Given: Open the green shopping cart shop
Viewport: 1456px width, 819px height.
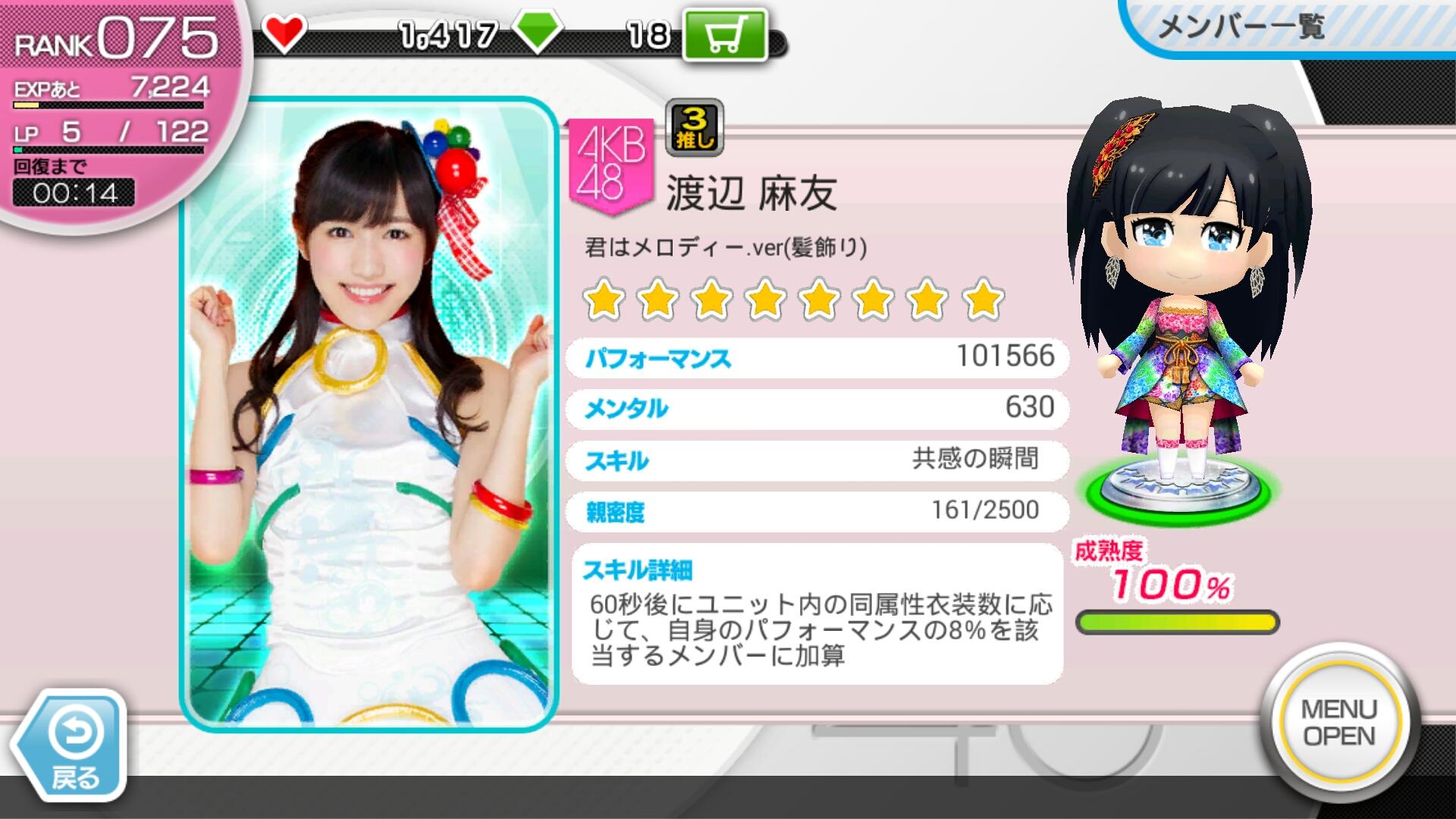Looking at the screenshot, I should [x=724, y=35].
